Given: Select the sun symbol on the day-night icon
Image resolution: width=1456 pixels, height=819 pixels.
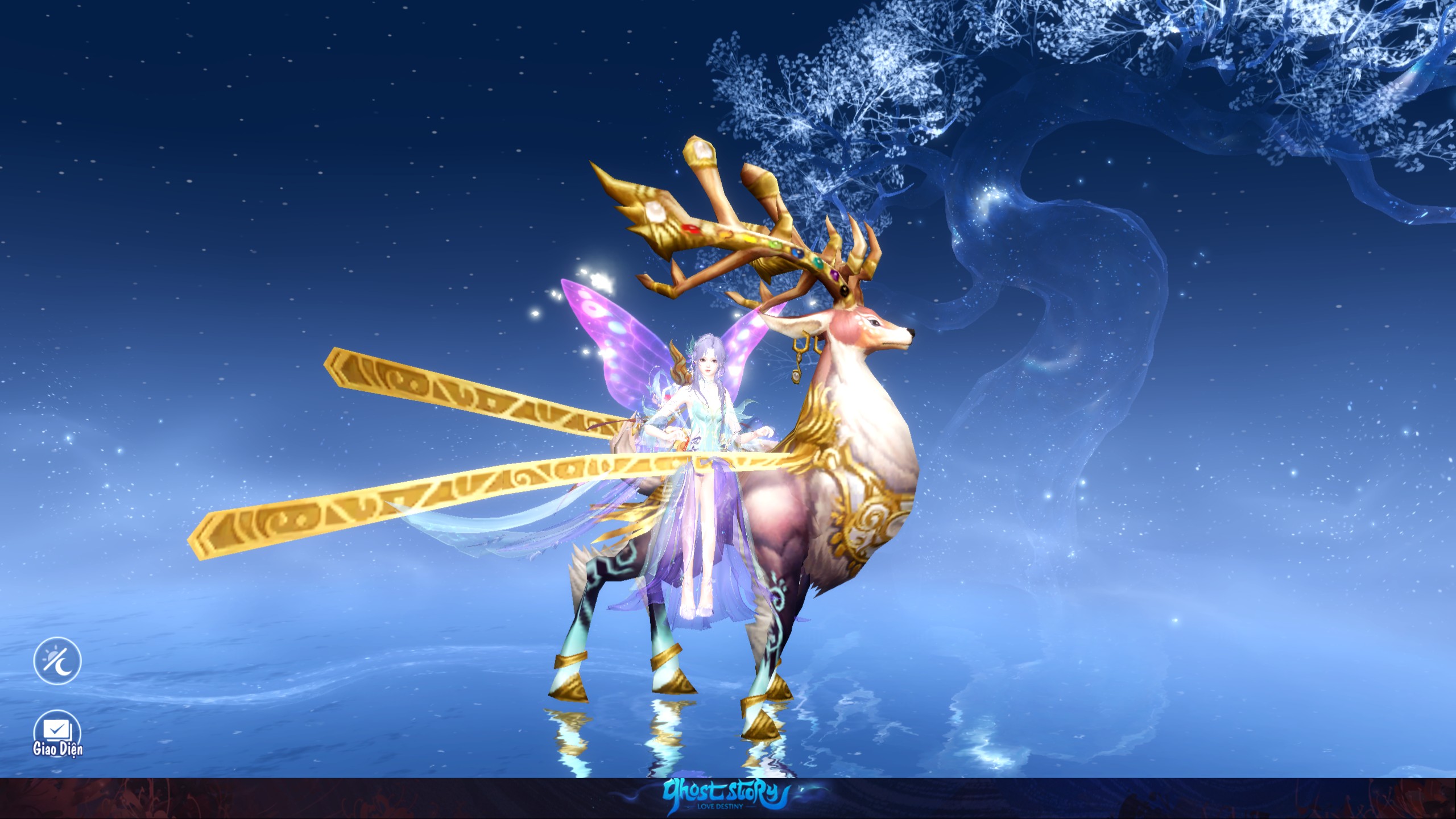Looking at the screenshot, I should pos(50,655).
